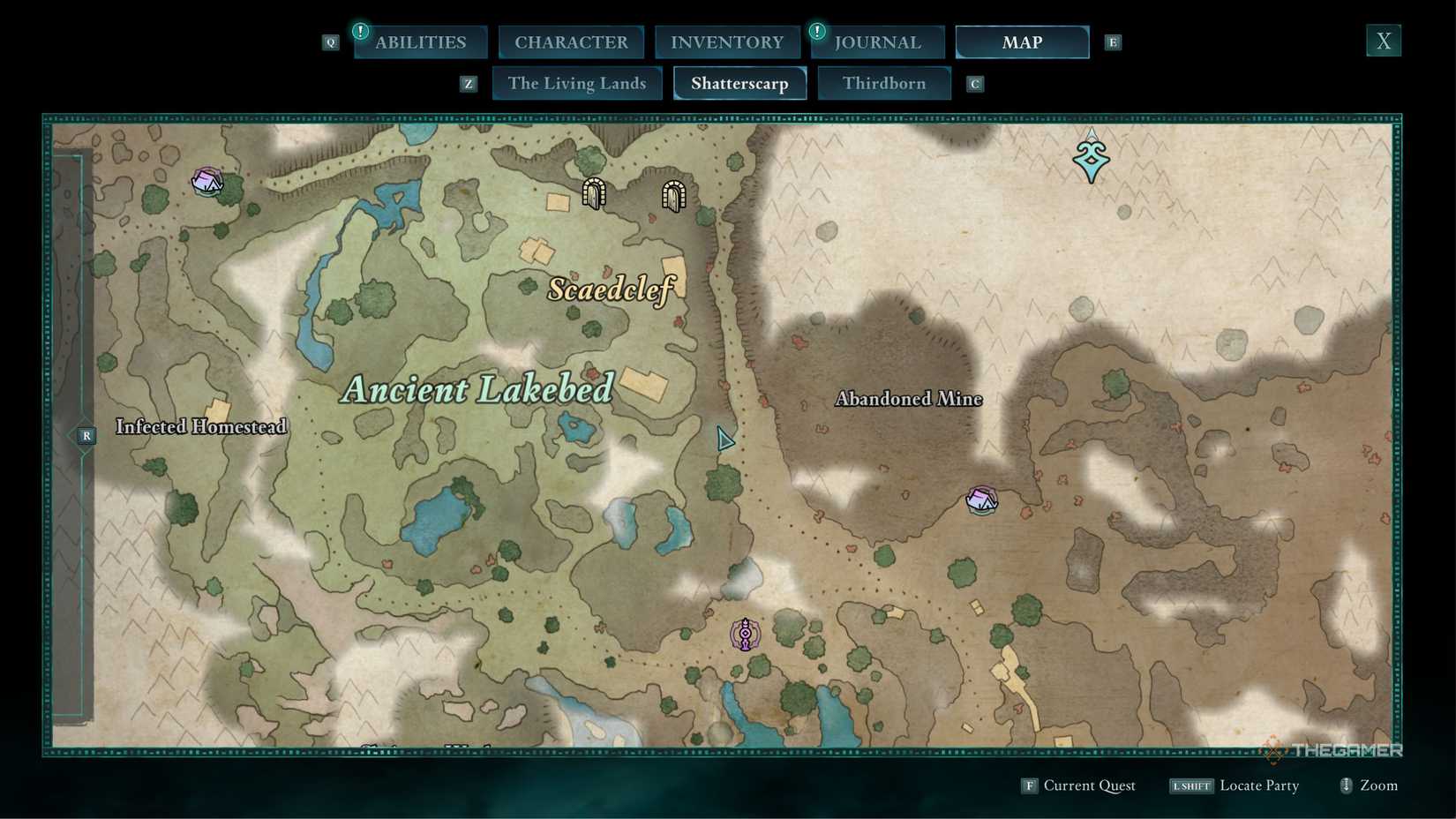Viewport: 1456px width, 819px height.
Task: Switch to the Inventory tab
Action: pyautogui.click(x=727, y=41)
